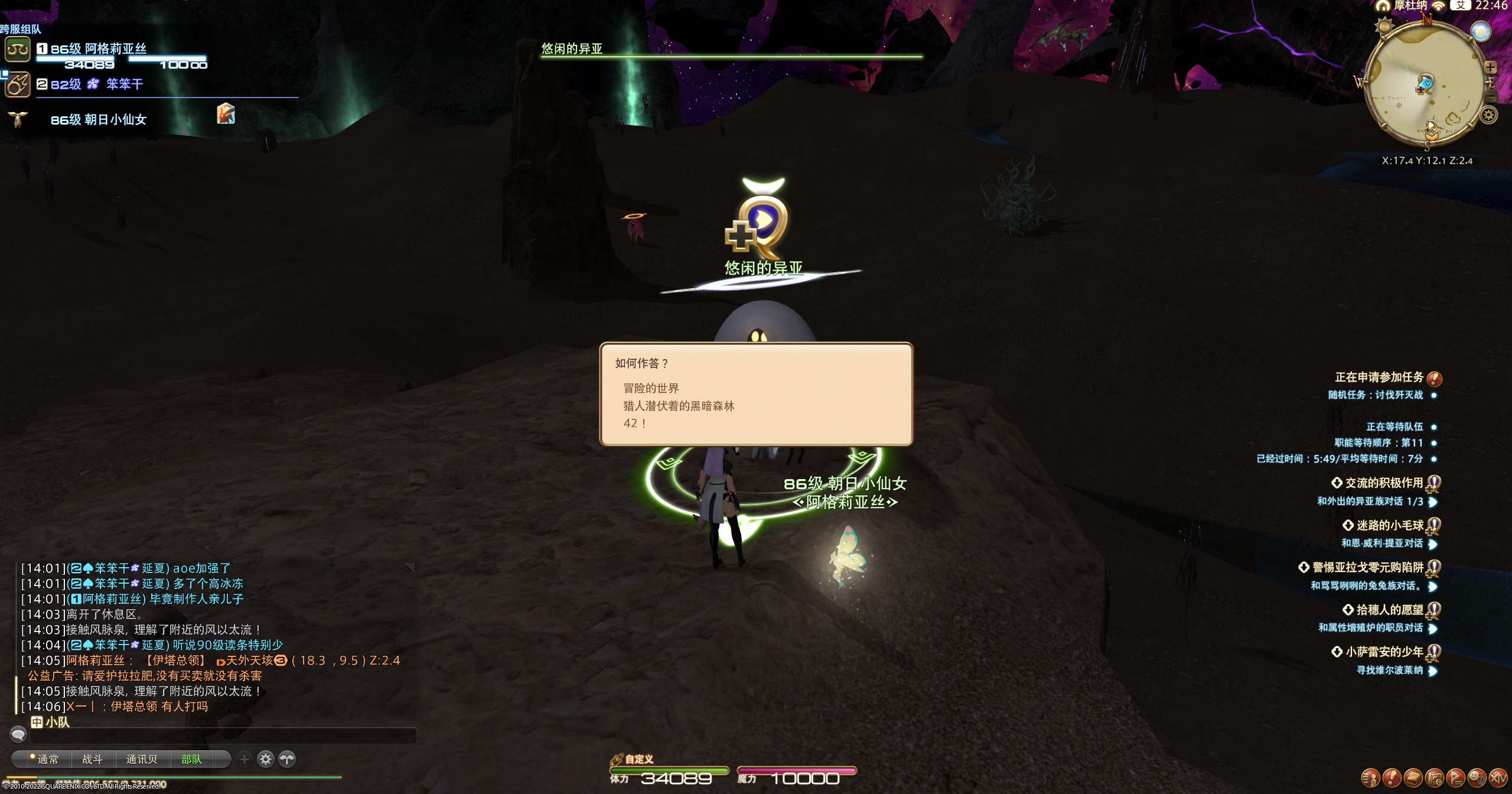Open the 战斗 chat tab
This screenshot has width=1512, height=794.
(92, 759)
